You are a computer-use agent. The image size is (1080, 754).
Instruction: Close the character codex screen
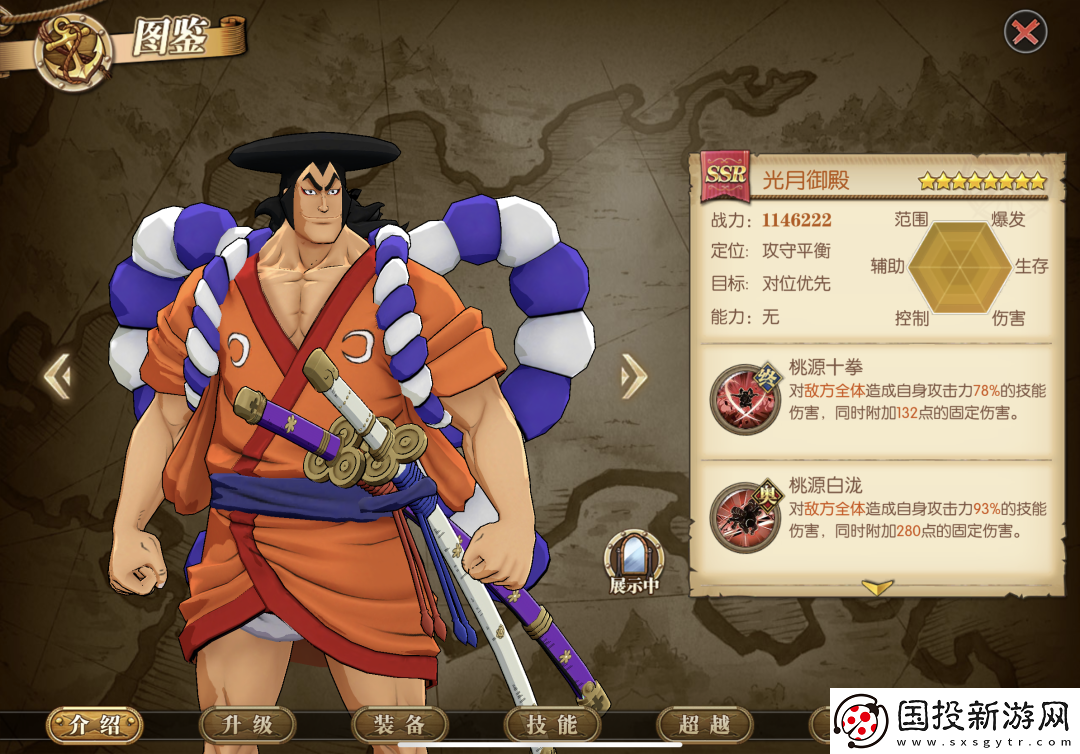[x=1025, y=33]
